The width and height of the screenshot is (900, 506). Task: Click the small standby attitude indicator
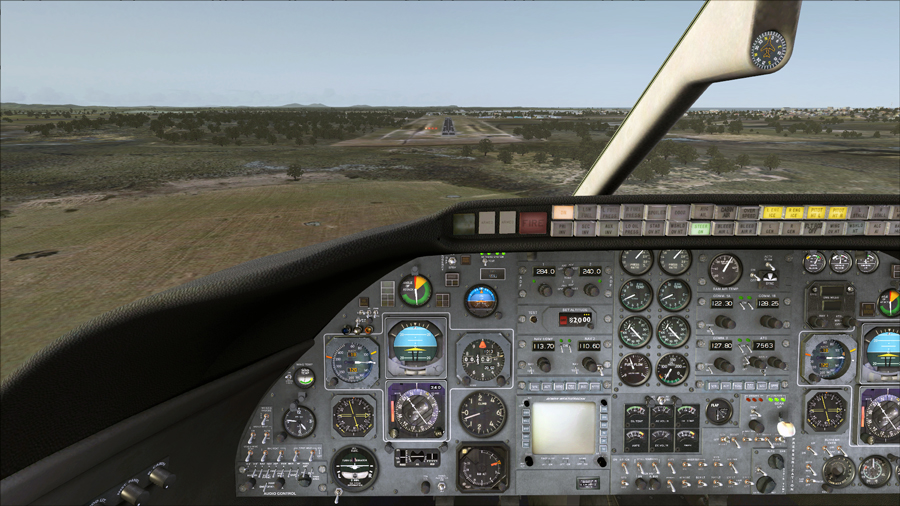pos(481,300)
